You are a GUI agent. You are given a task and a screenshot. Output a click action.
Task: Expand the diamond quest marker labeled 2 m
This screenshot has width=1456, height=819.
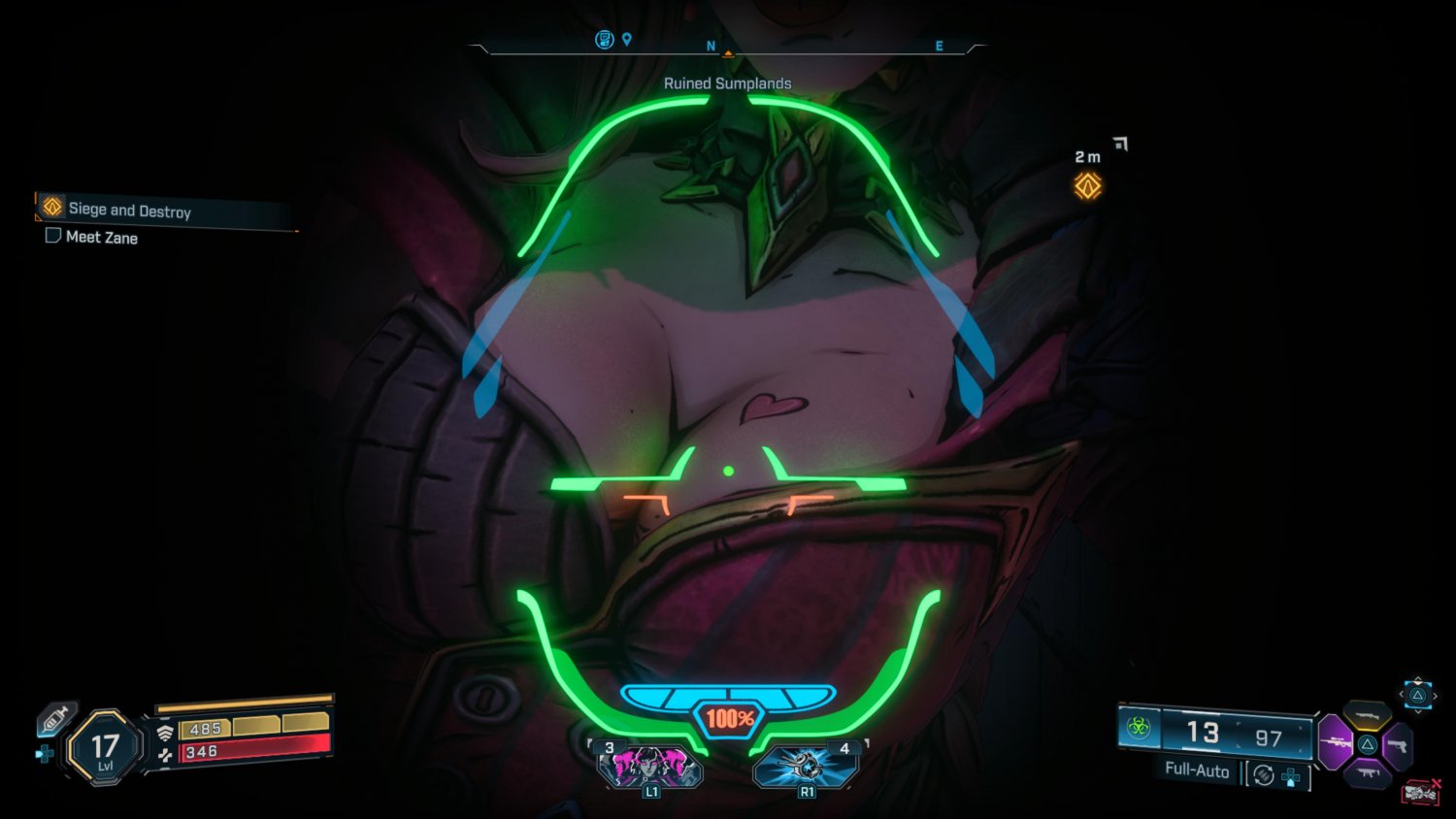[x=1086, y=185]
